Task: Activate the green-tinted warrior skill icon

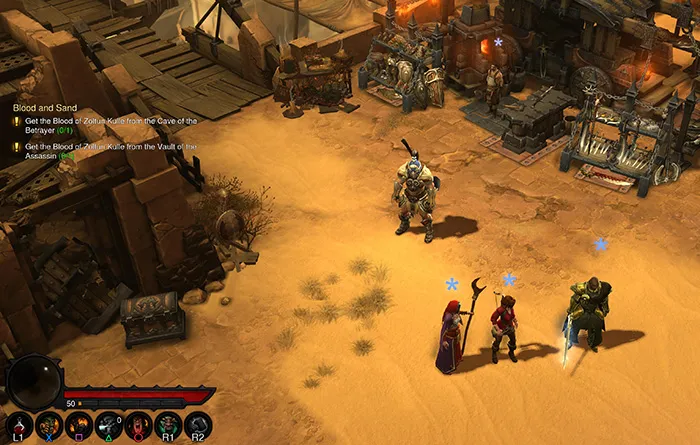Action: pyautogui.click(x=168, y=426)
